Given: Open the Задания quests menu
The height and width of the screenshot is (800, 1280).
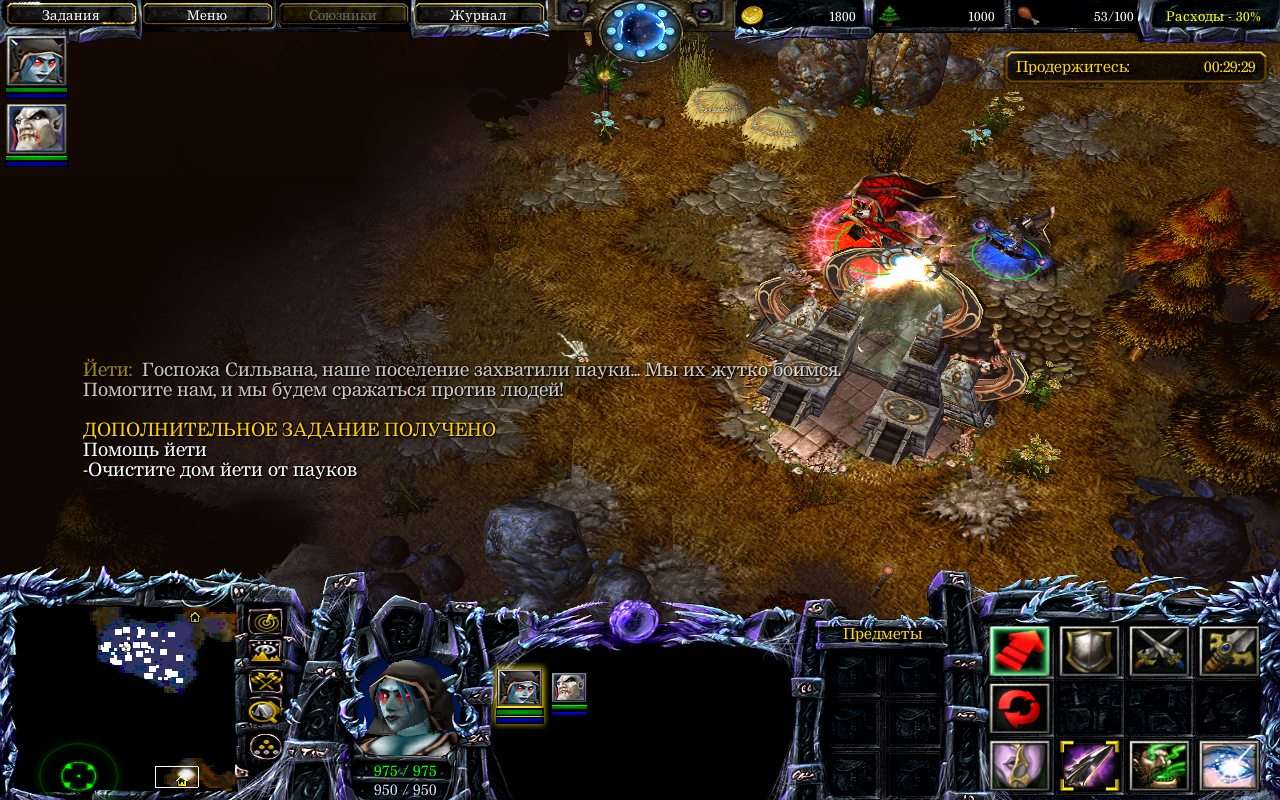Looking at the screenshot, I should pyautogui.click(x=70, y=15).
